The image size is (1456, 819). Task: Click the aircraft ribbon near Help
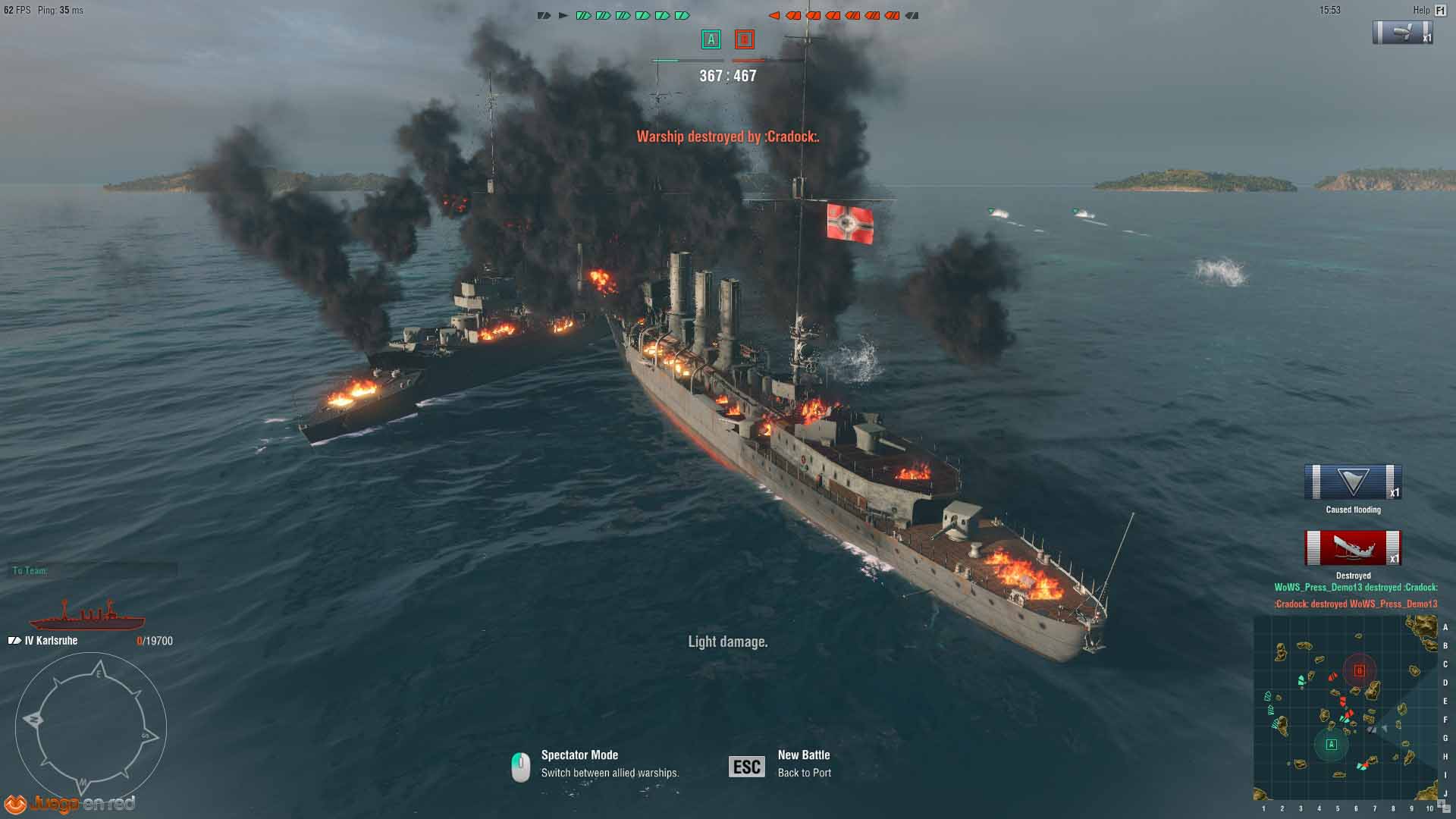pos(1402,33)
